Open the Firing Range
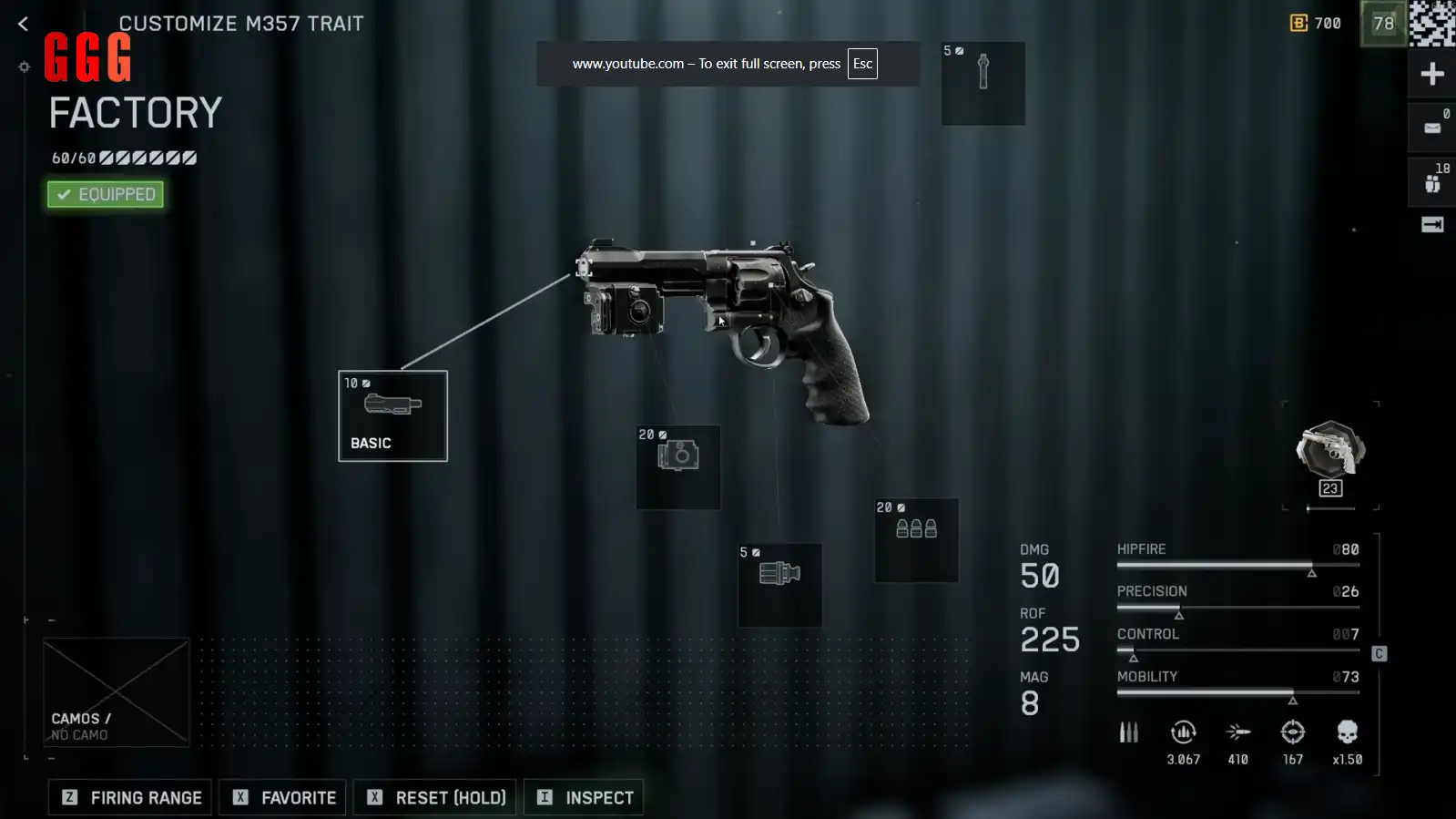 [x=130, y=797]
